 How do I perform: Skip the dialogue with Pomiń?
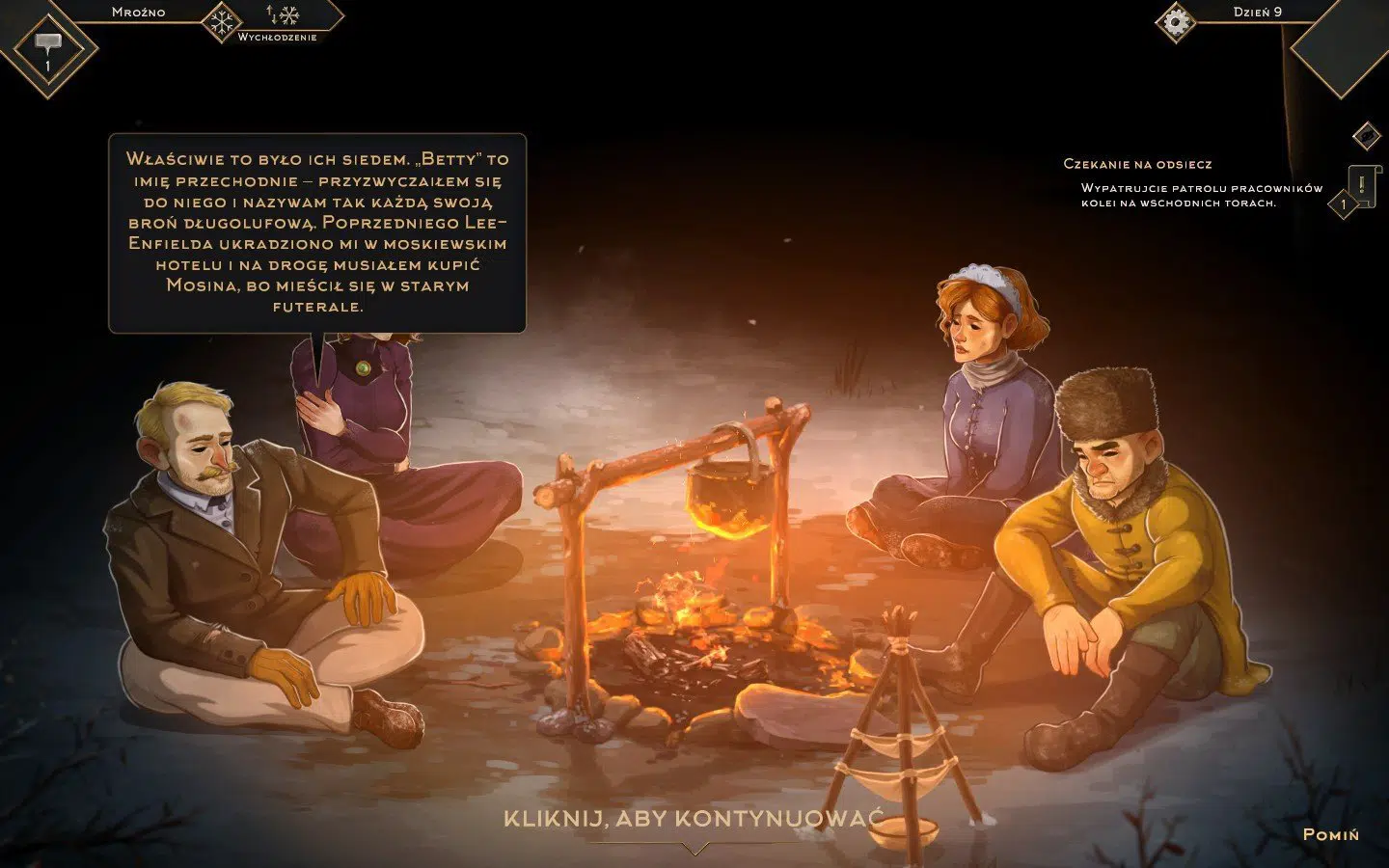[1330, 834]
